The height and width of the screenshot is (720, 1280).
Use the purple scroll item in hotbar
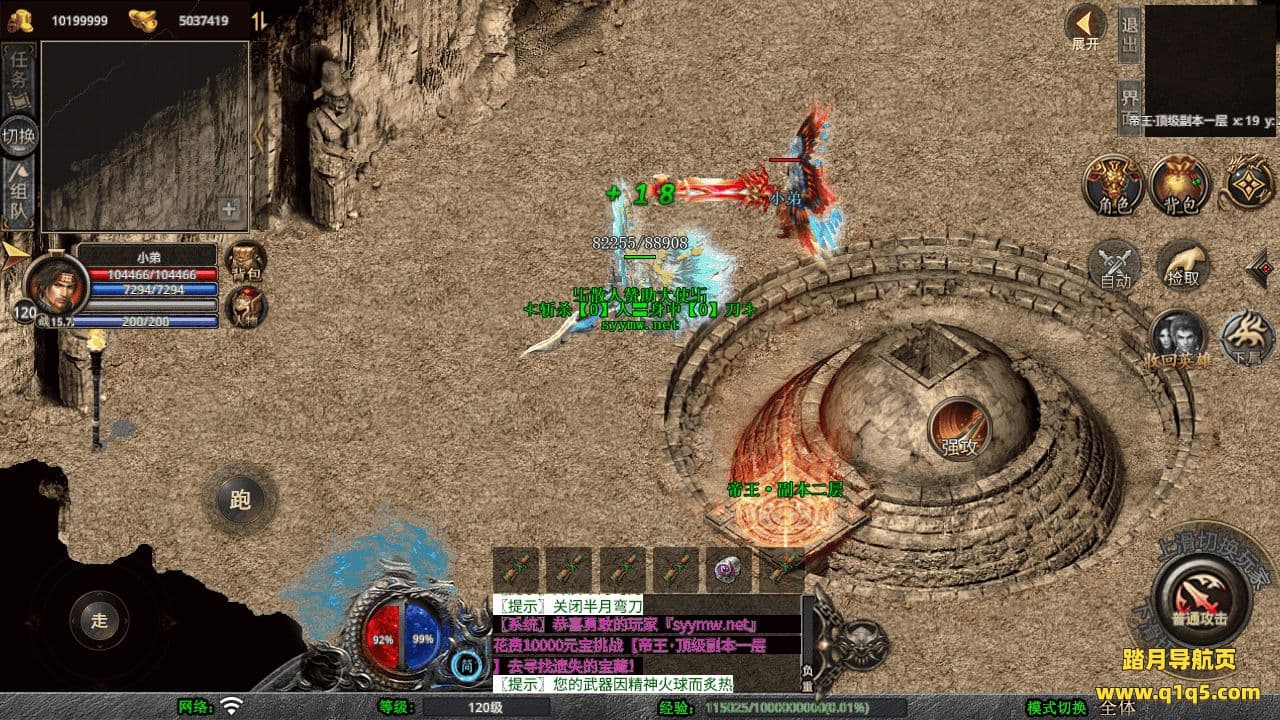click(729, 571)
